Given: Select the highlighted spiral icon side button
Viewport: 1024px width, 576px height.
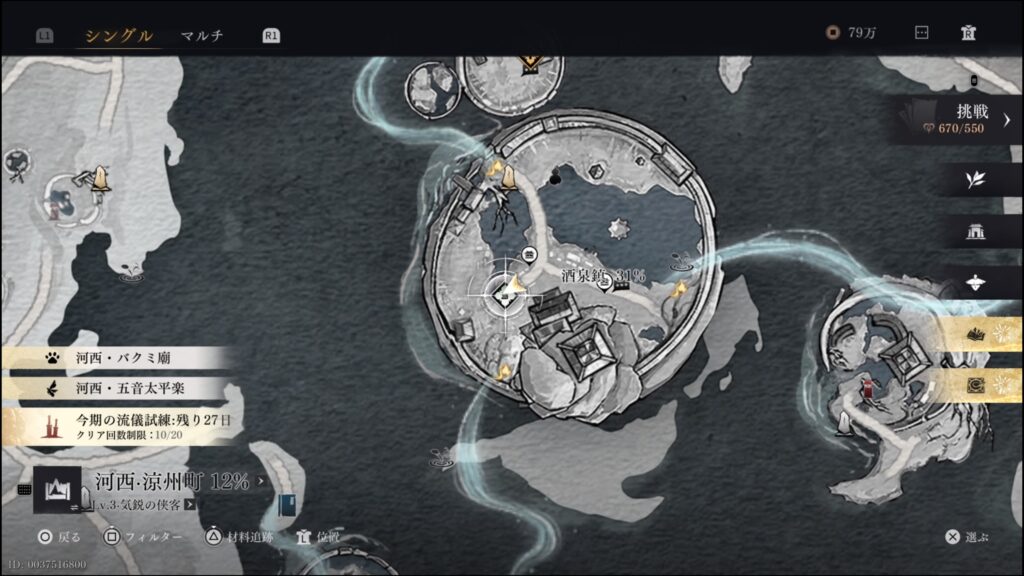Looking at the screenshot, I should [x=976, y=386].
